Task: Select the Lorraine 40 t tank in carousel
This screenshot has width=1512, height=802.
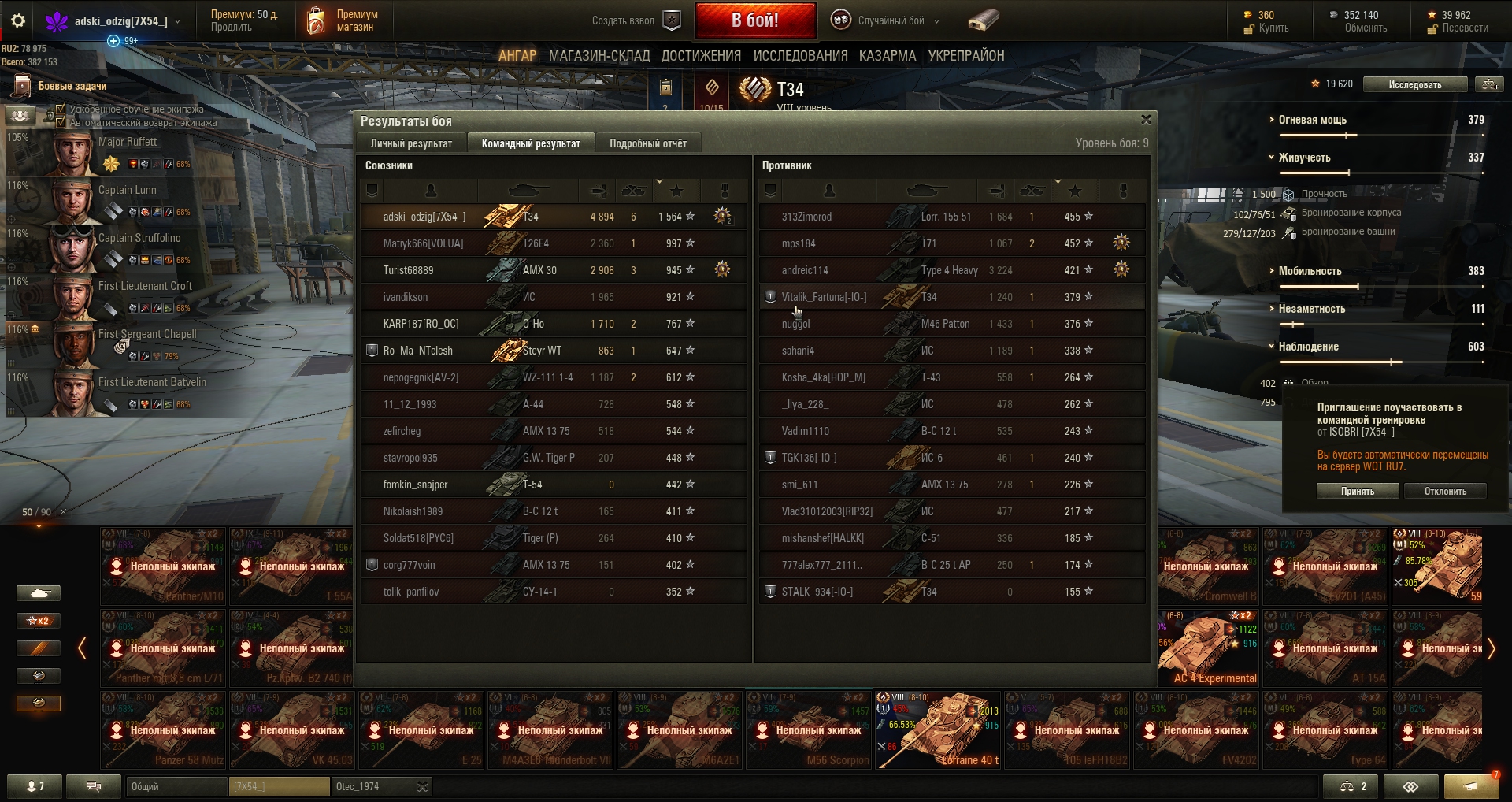Action: [939, 730]
